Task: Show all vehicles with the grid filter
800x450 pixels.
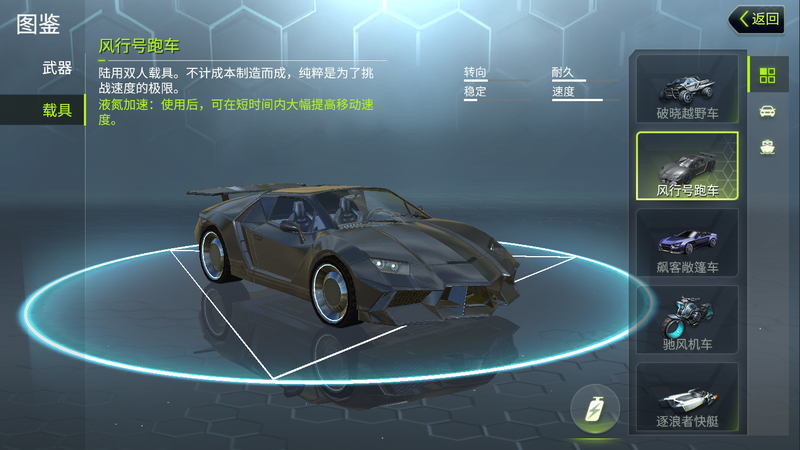Action: click(x=767, y=75)
